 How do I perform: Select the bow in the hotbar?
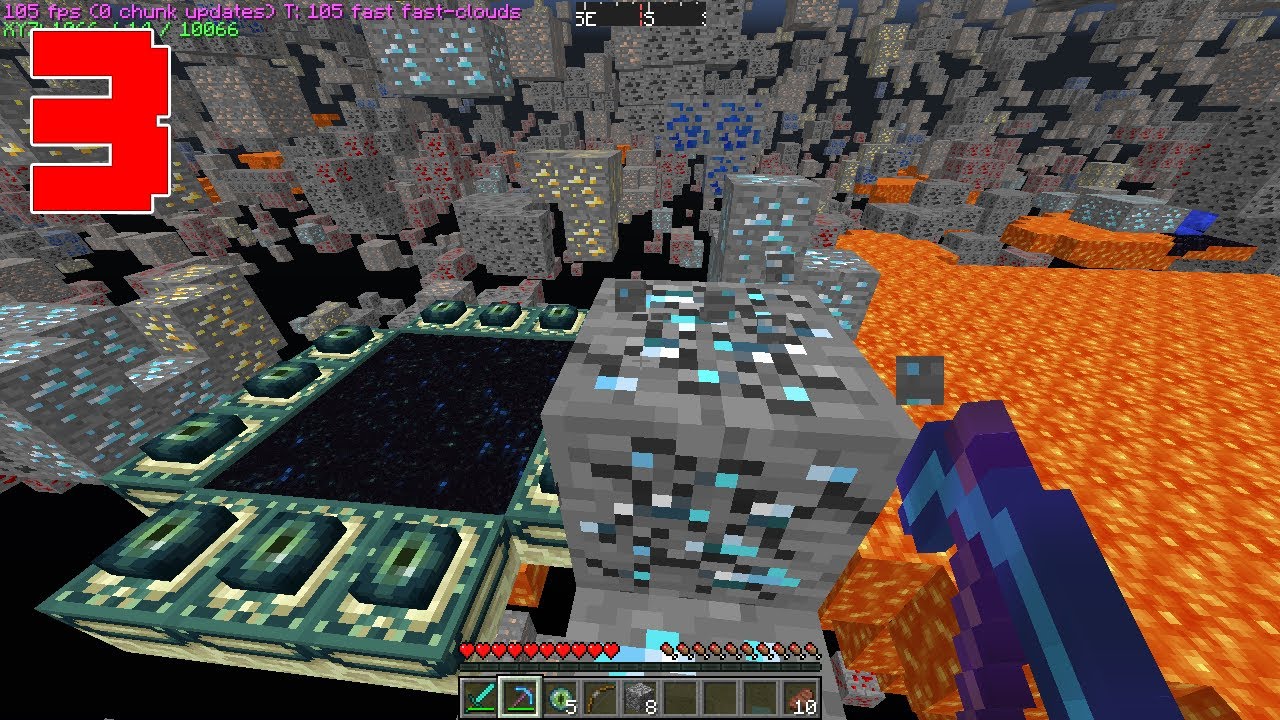click(598, 697)
